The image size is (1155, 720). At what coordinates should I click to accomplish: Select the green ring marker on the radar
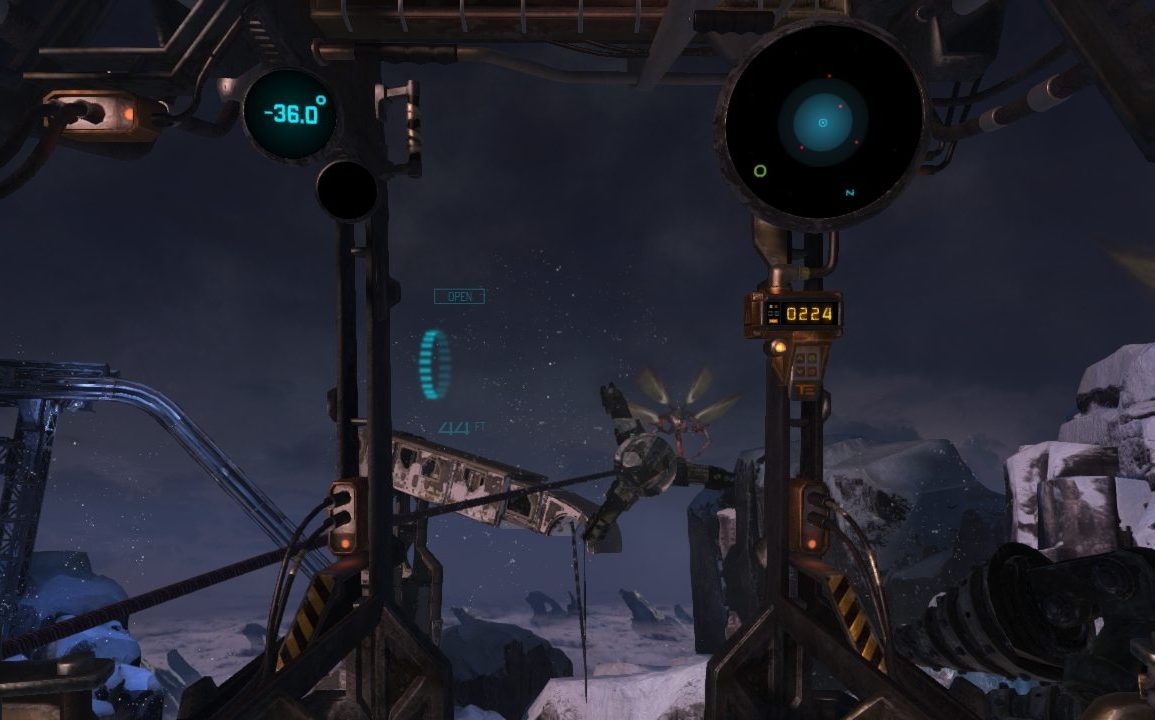tap(760, 171)
